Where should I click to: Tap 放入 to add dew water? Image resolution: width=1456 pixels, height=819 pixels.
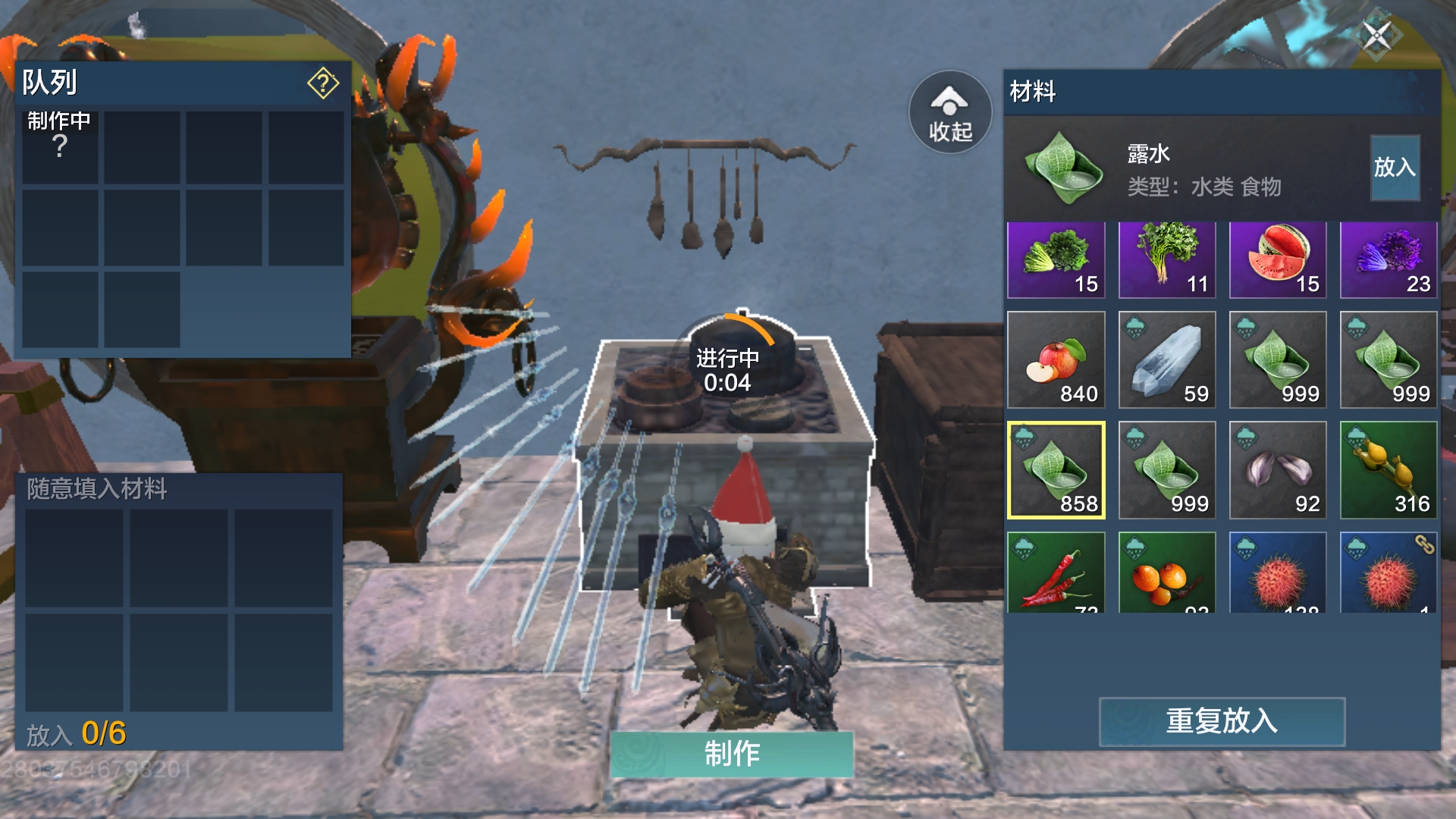1395,168
